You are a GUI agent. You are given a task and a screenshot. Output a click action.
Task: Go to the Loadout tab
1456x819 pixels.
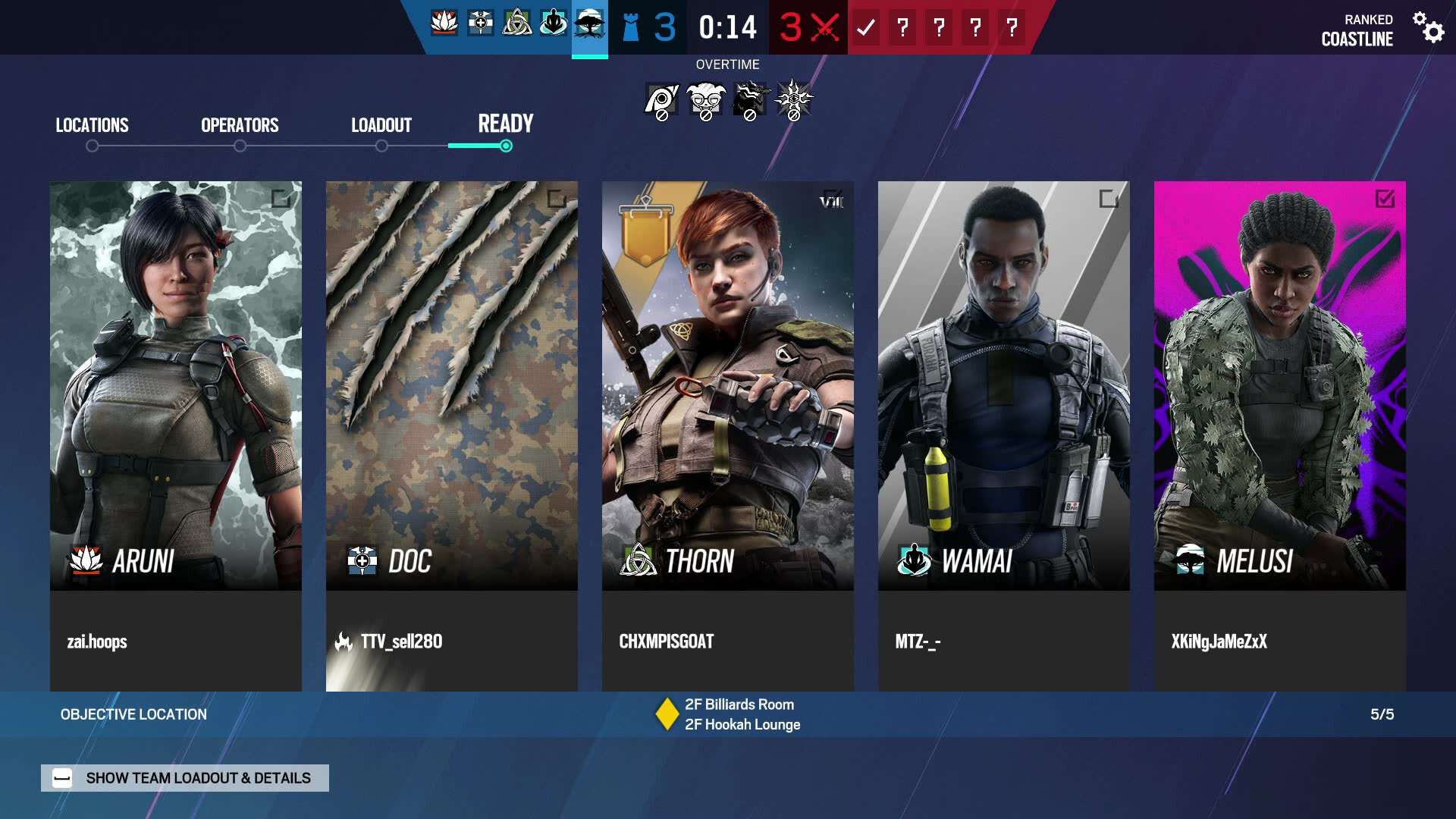point(381,125)
